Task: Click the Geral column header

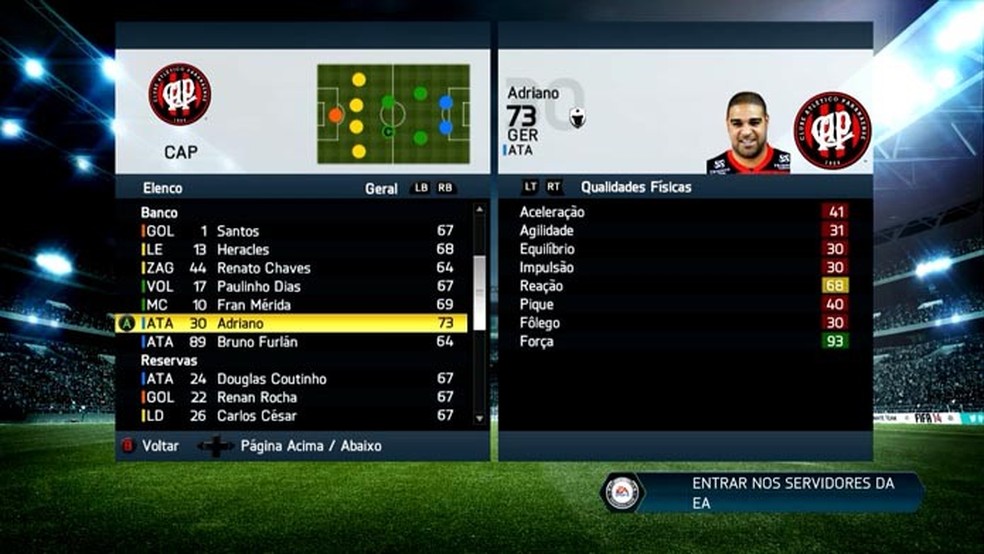Action: [381, 188]
